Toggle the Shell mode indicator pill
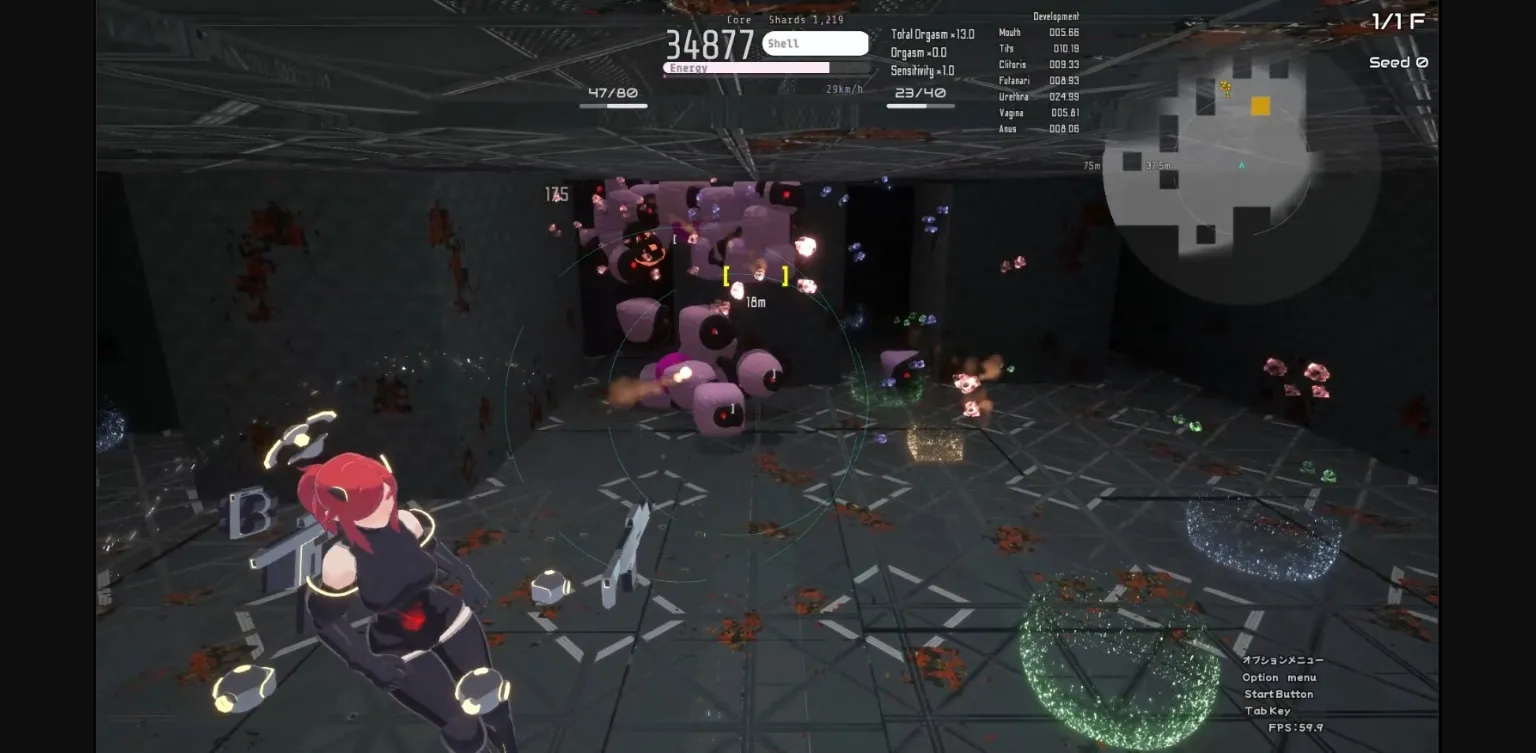This screenshot has width=1536, height=753. (x=815, y=43)
